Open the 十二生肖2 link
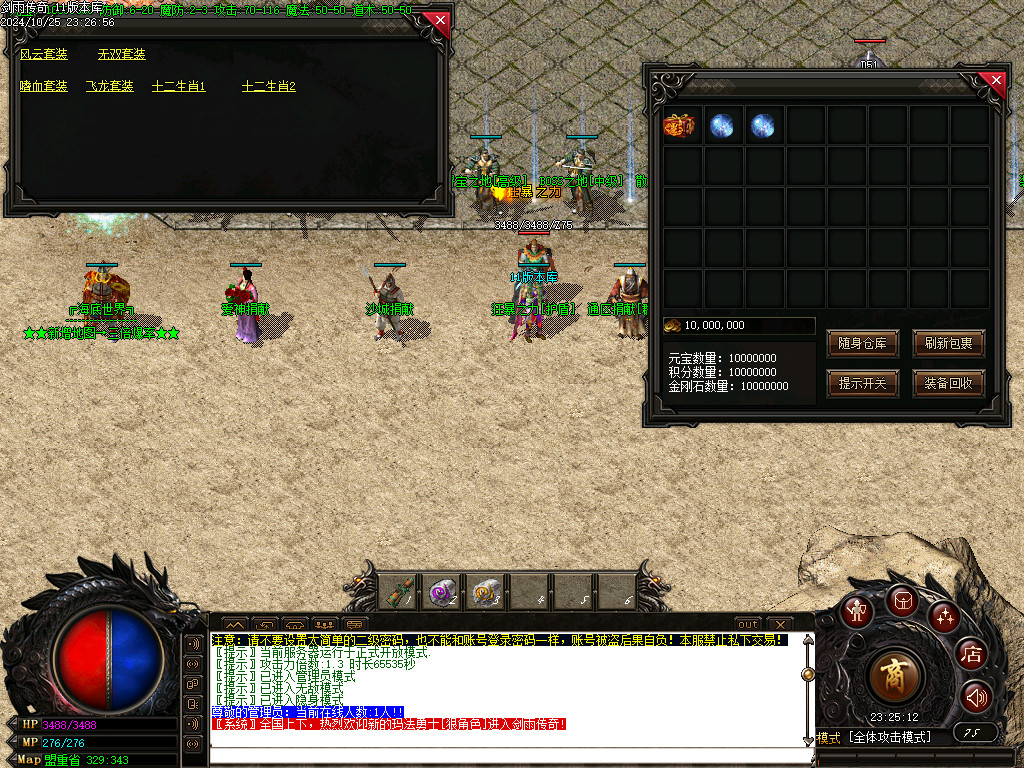The width and height of the screenshot is (1024, 768). (x=269, y=87)
